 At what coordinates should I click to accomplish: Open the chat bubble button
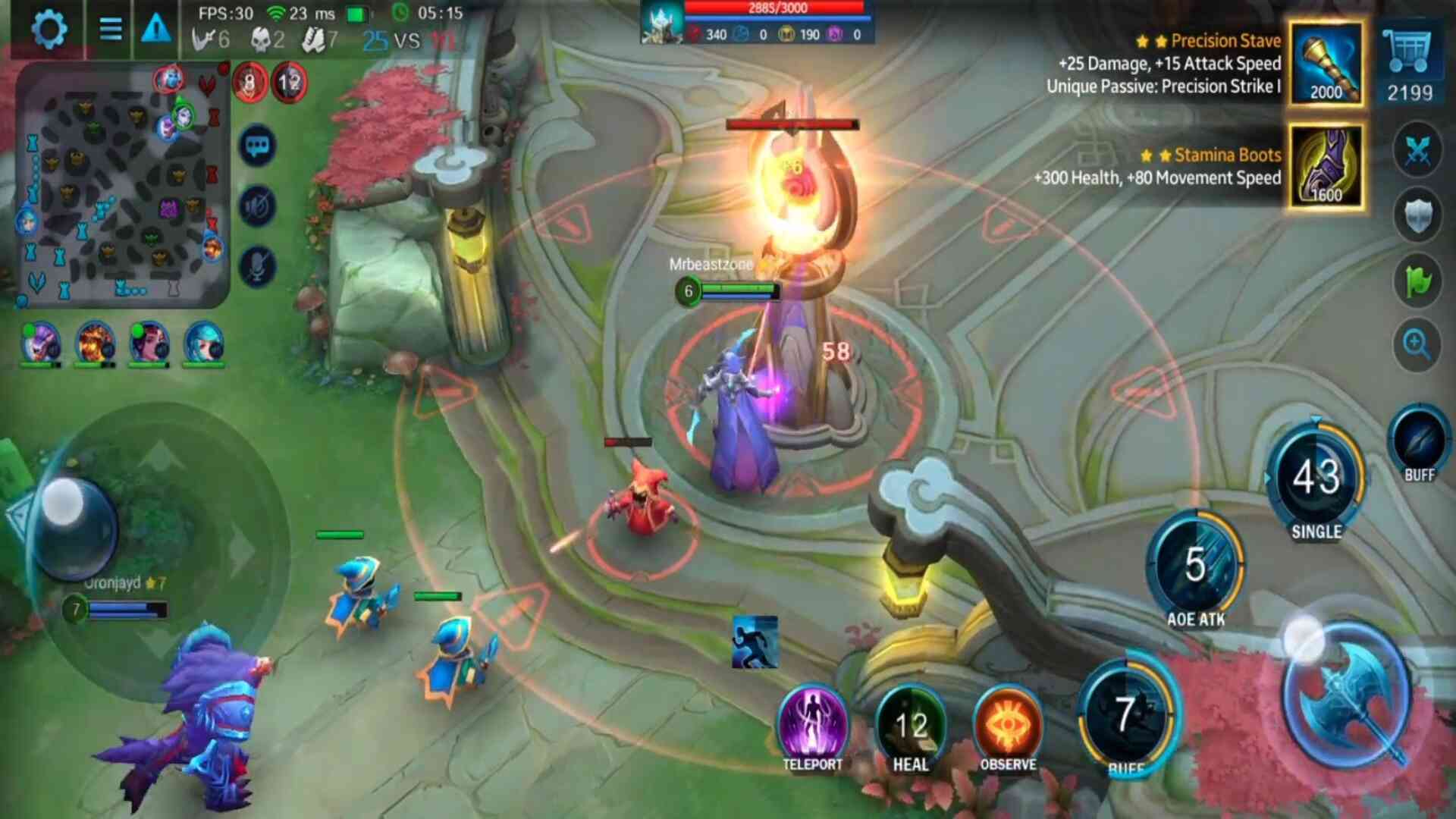point(257,146)
